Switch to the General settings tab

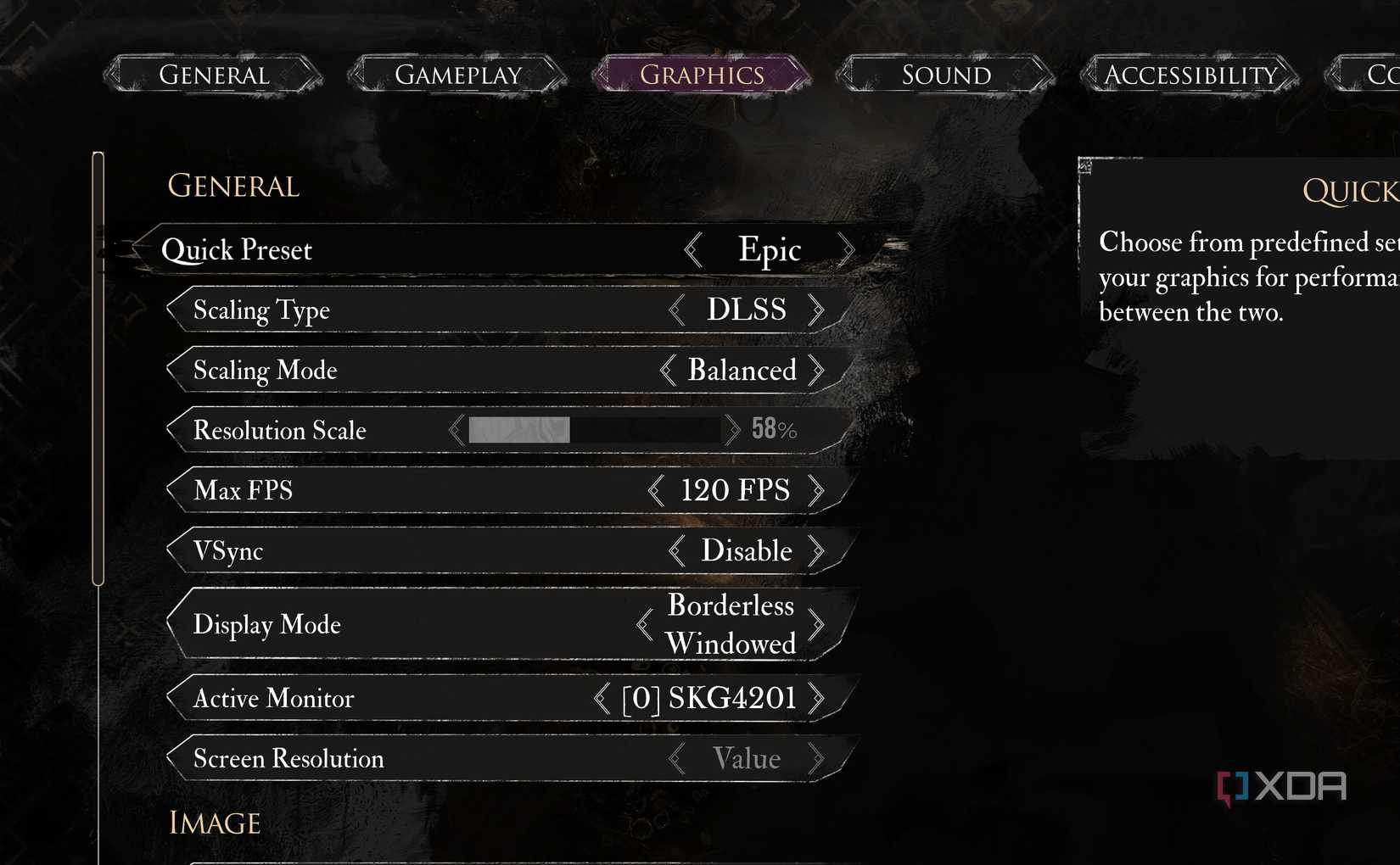pos(214,75)
